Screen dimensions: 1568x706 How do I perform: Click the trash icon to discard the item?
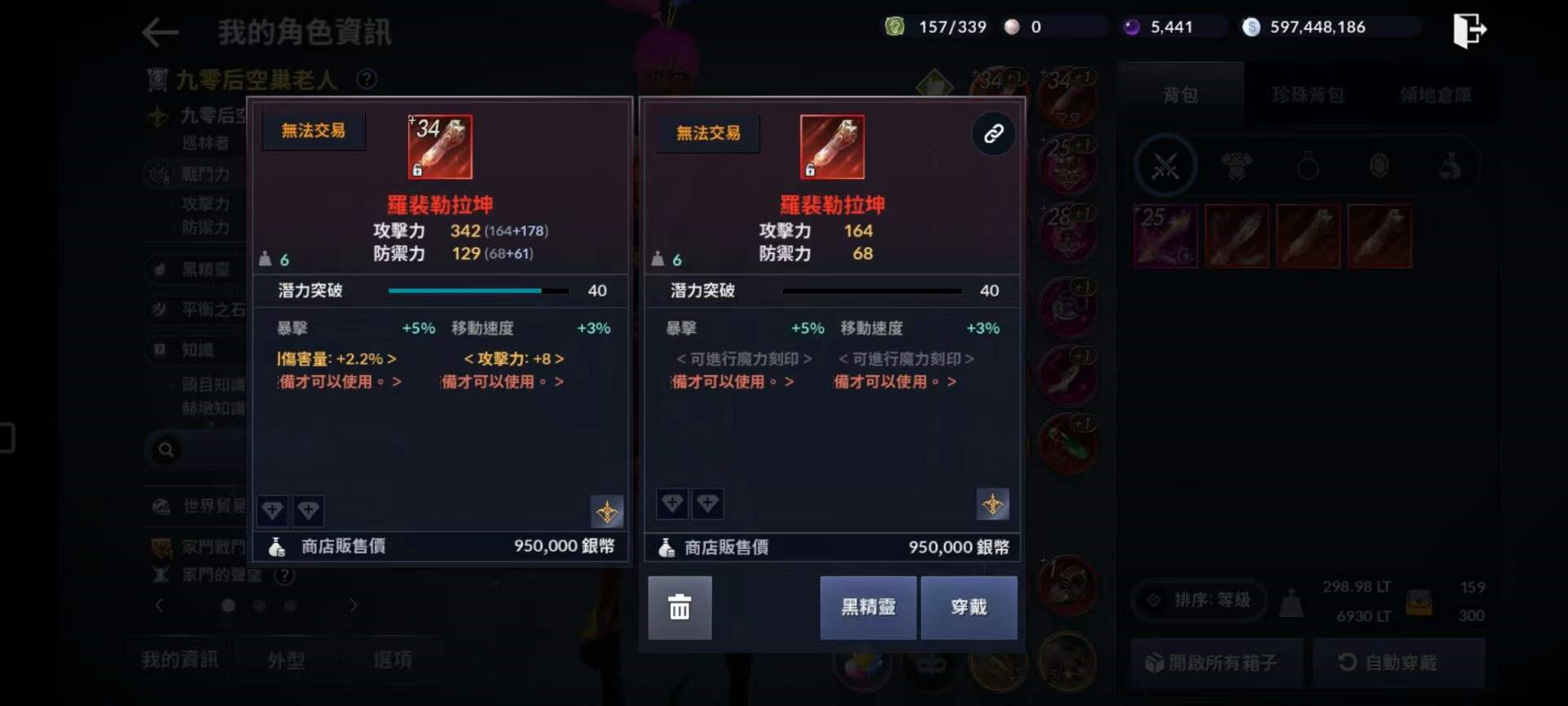tap(679, 608)
